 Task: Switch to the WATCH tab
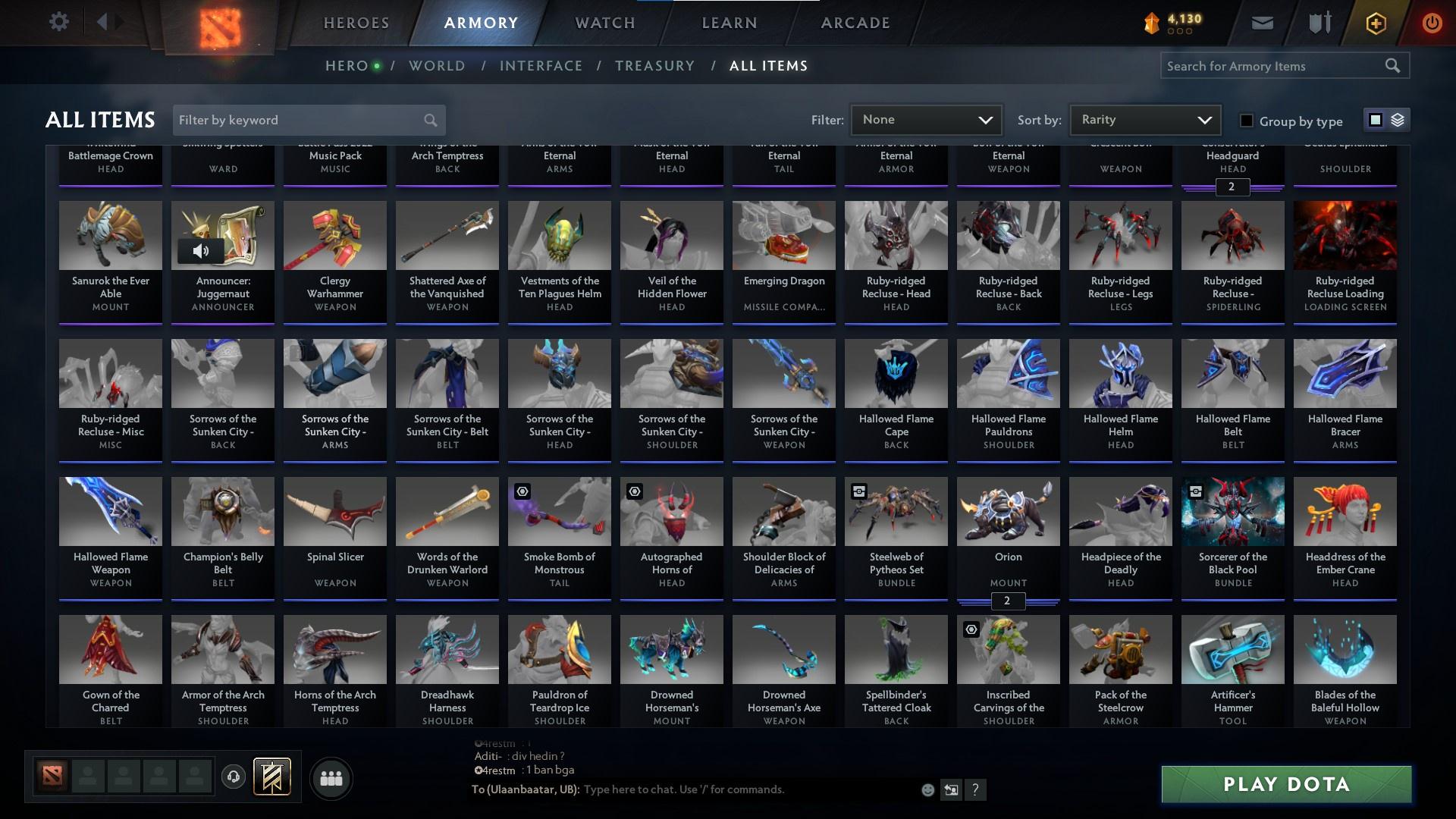tap(603, 22)
